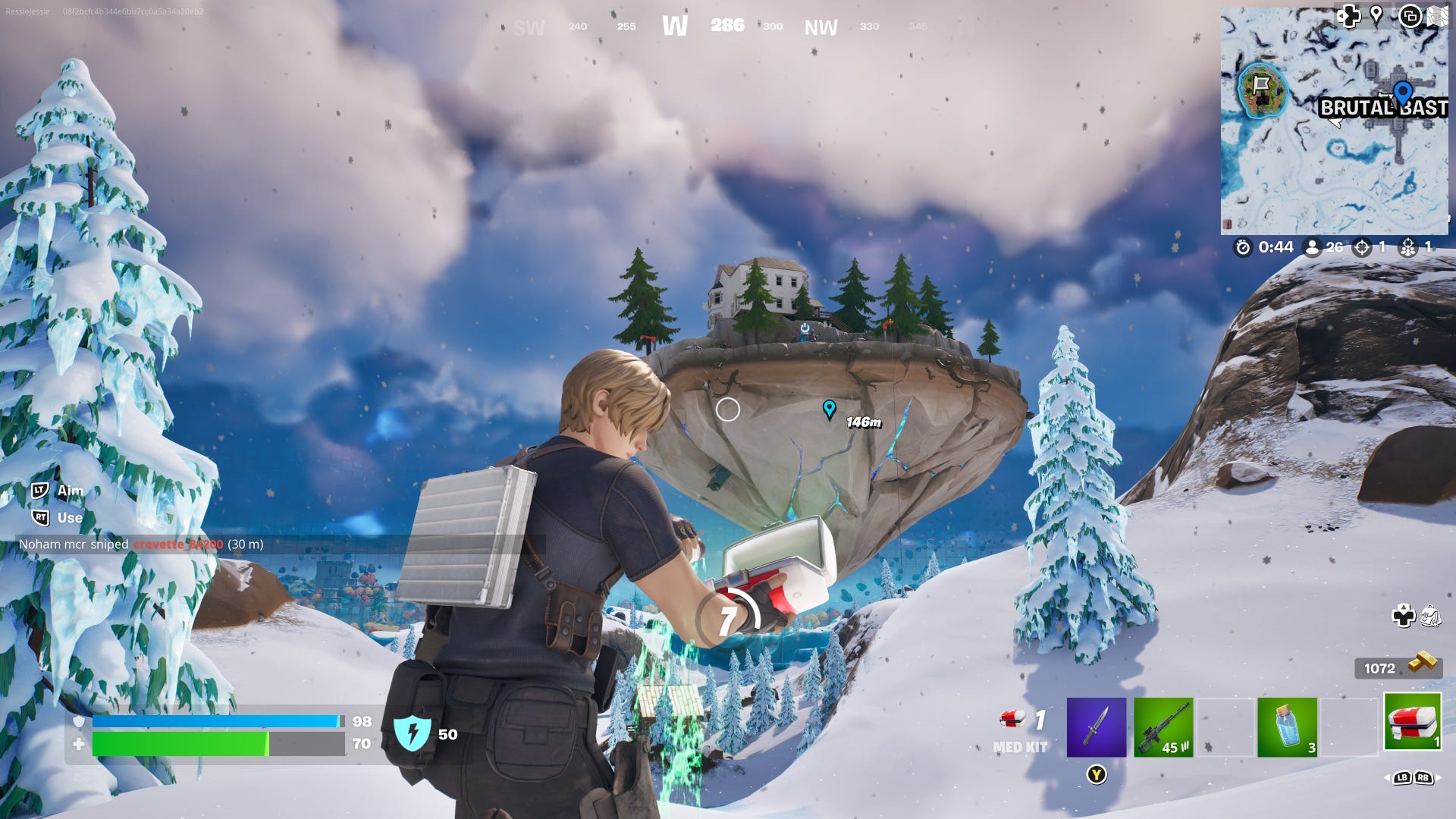Click the squad eliminations icon showing 1
Image resolution: width=1456 pixels, height=819 pixels.
(x=1407, y=247)
